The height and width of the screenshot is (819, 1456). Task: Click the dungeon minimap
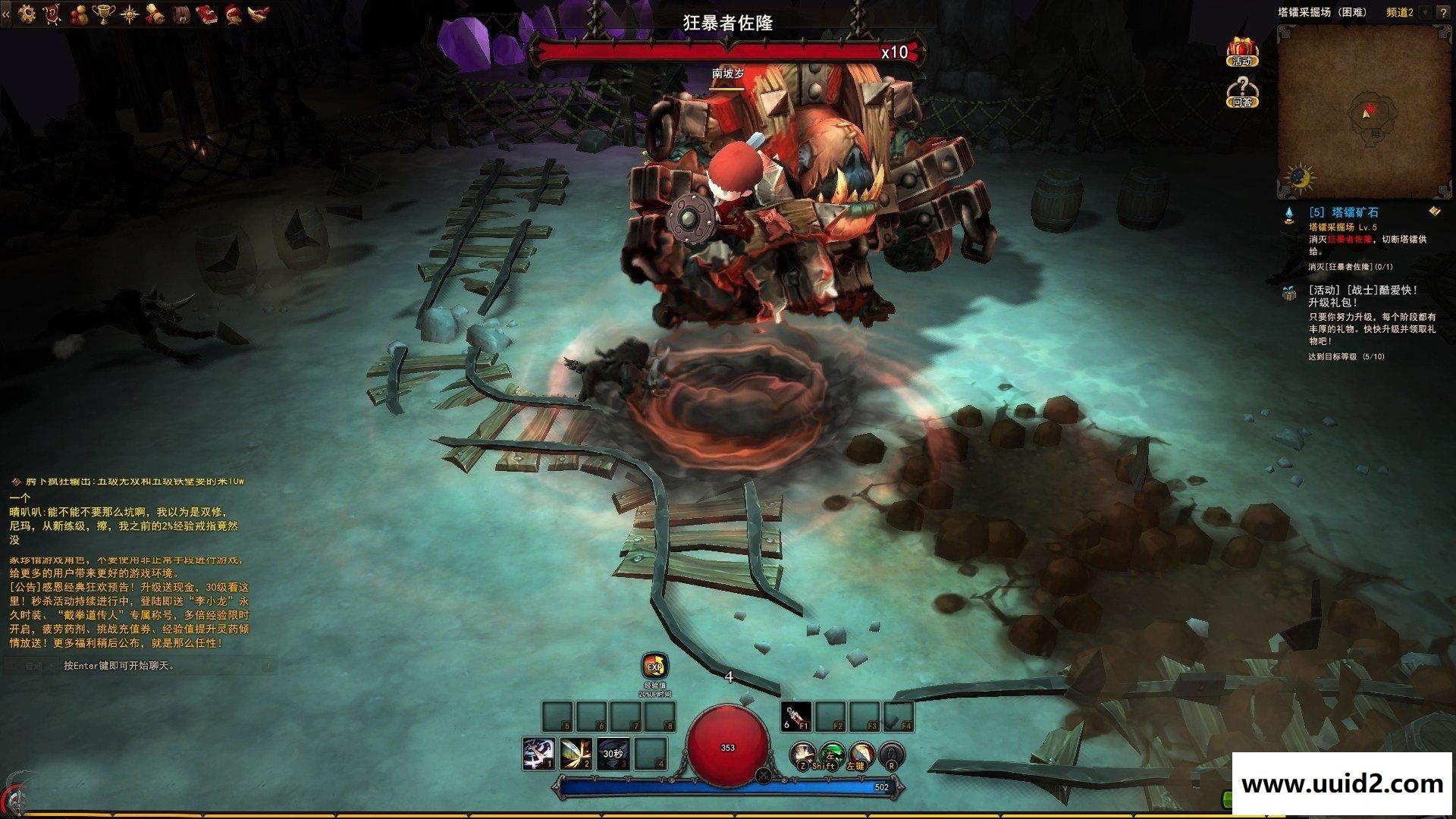[1355, 112]
